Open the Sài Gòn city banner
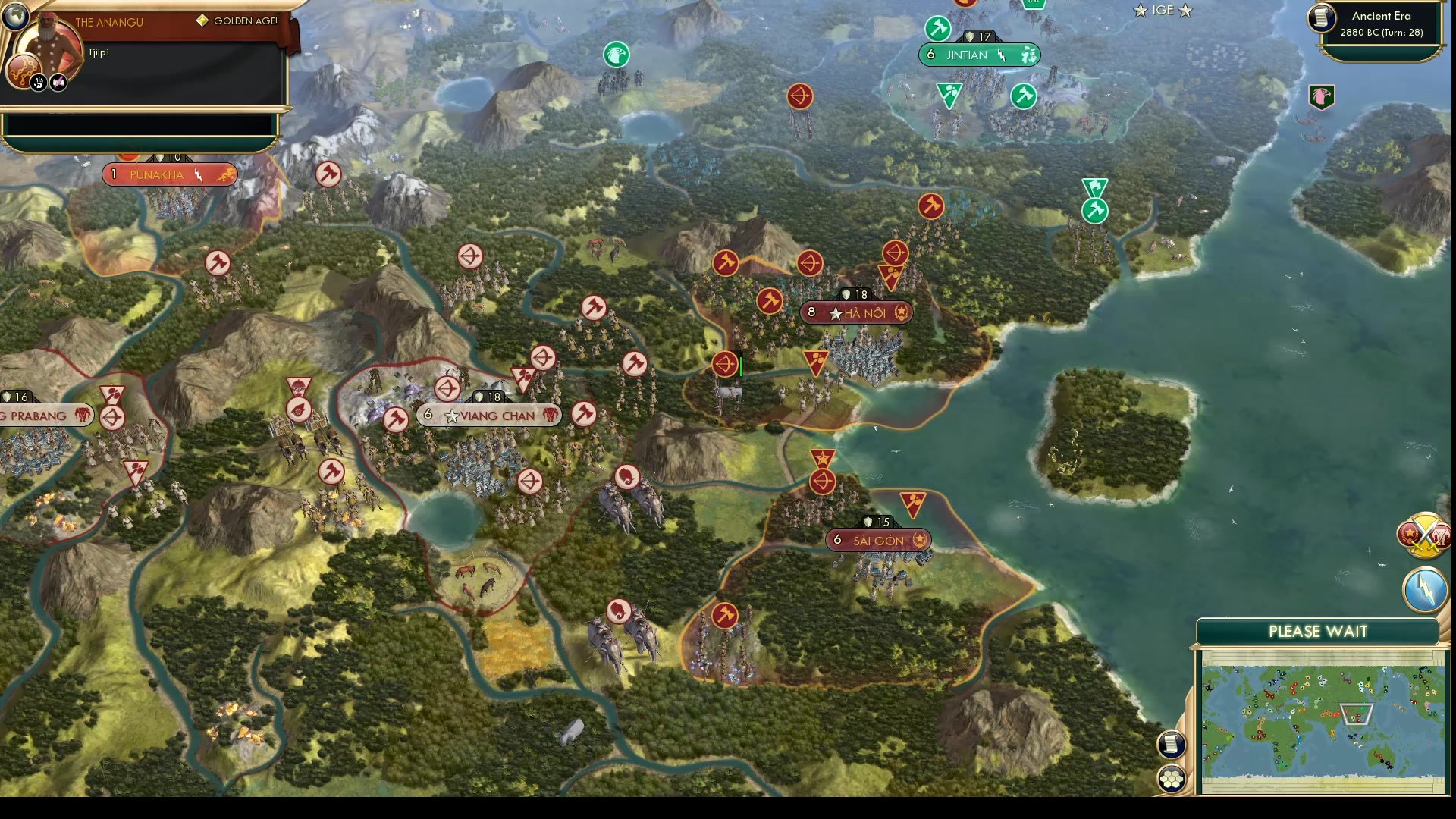 coord(876,541)
